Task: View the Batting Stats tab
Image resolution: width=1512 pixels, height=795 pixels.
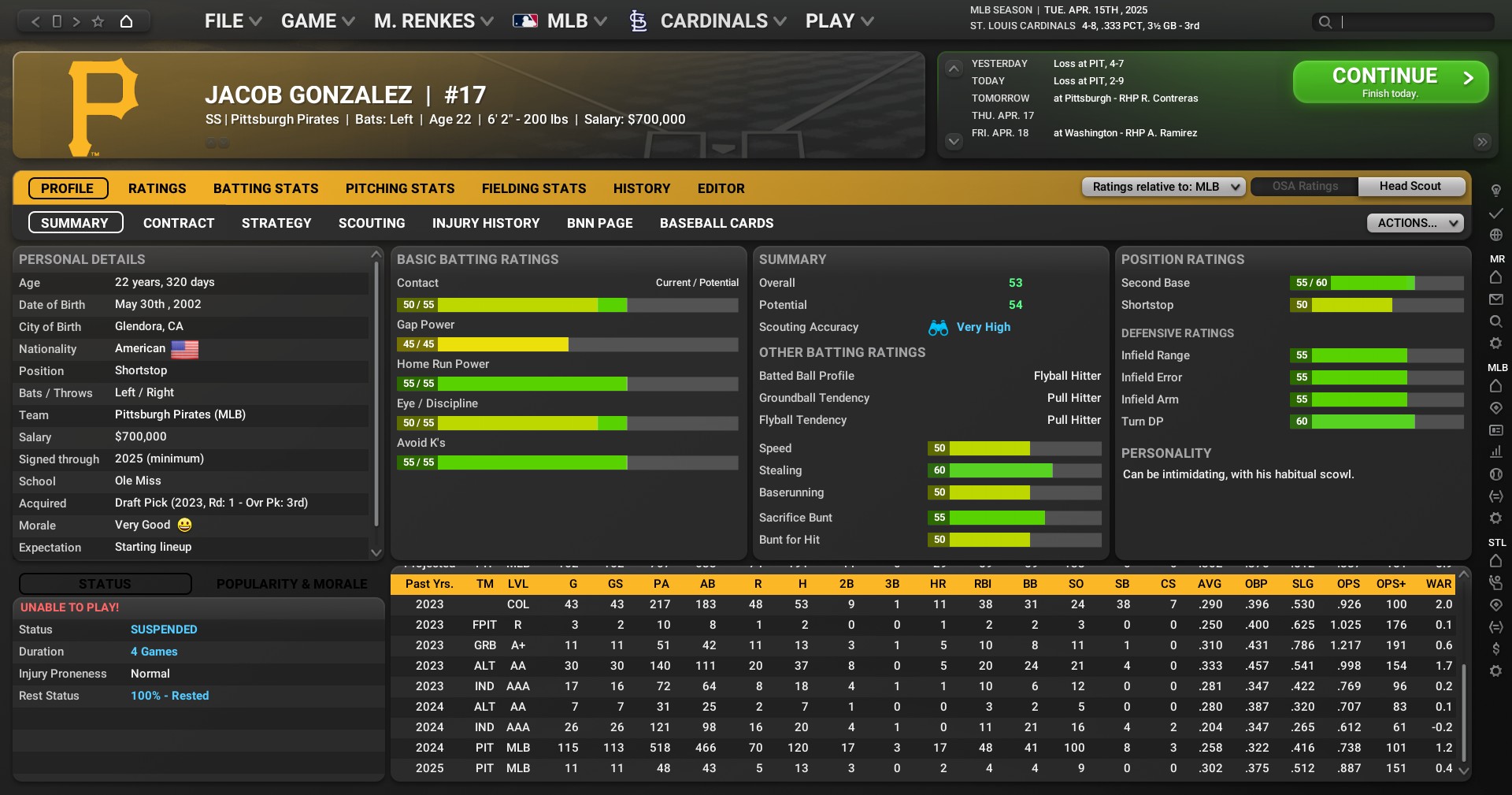Action: pyautogui.click(x=265, y=188)
